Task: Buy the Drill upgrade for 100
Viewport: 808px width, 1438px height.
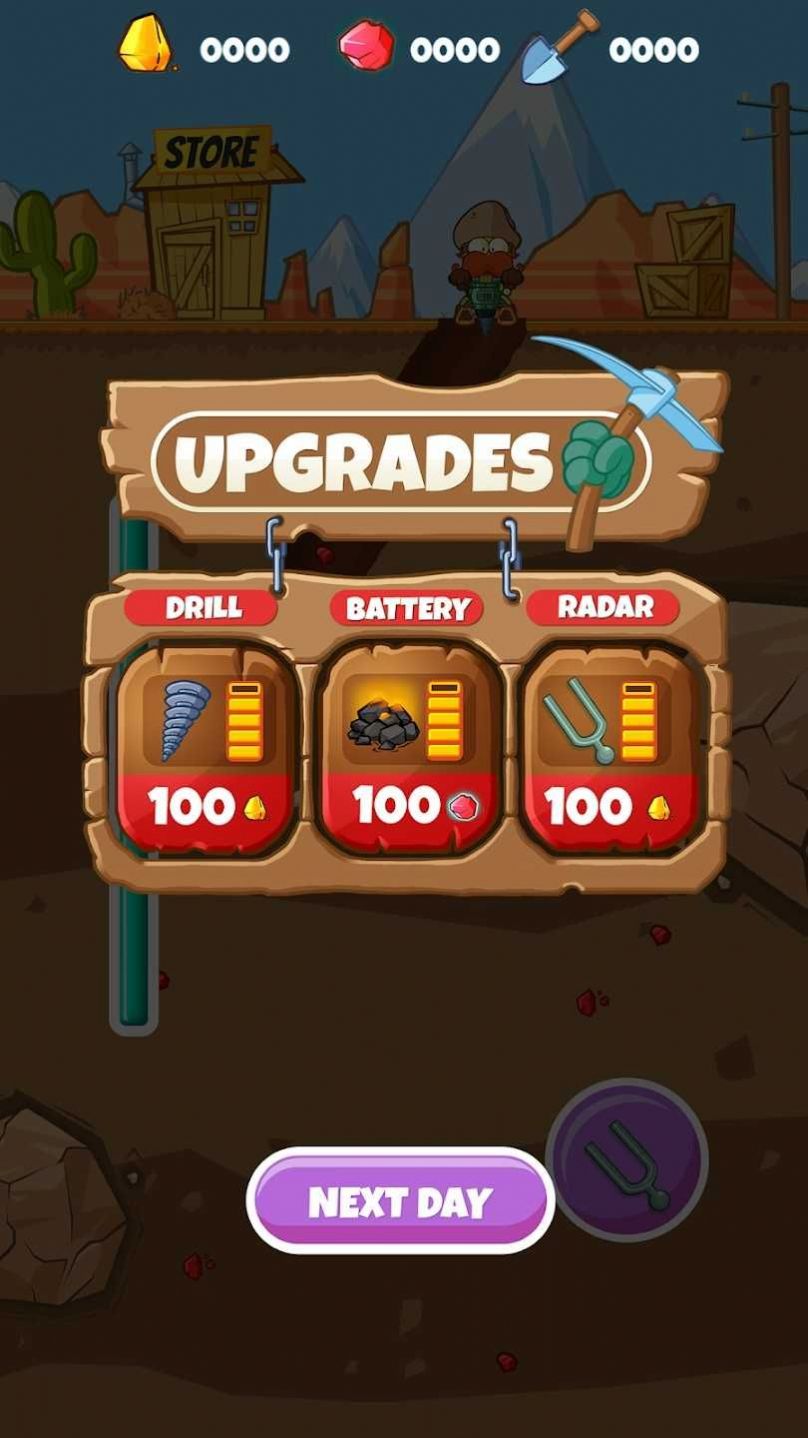Action: (x=206, y=752)
